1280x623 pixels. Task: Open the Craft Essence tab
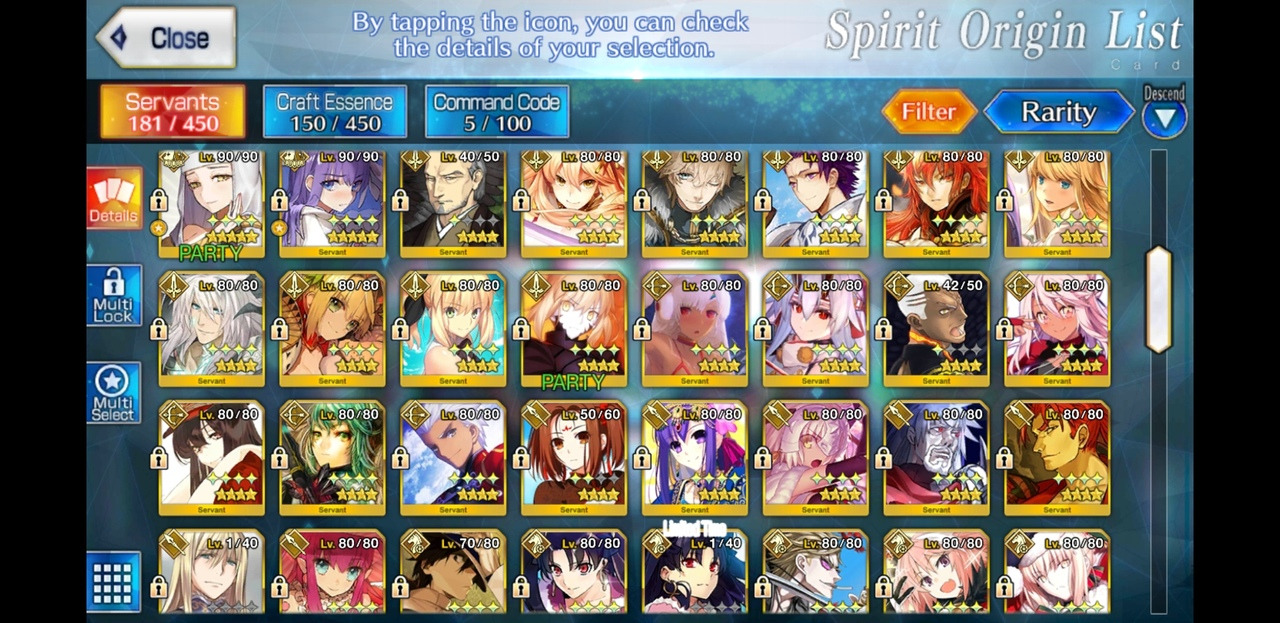click(334, 111)
